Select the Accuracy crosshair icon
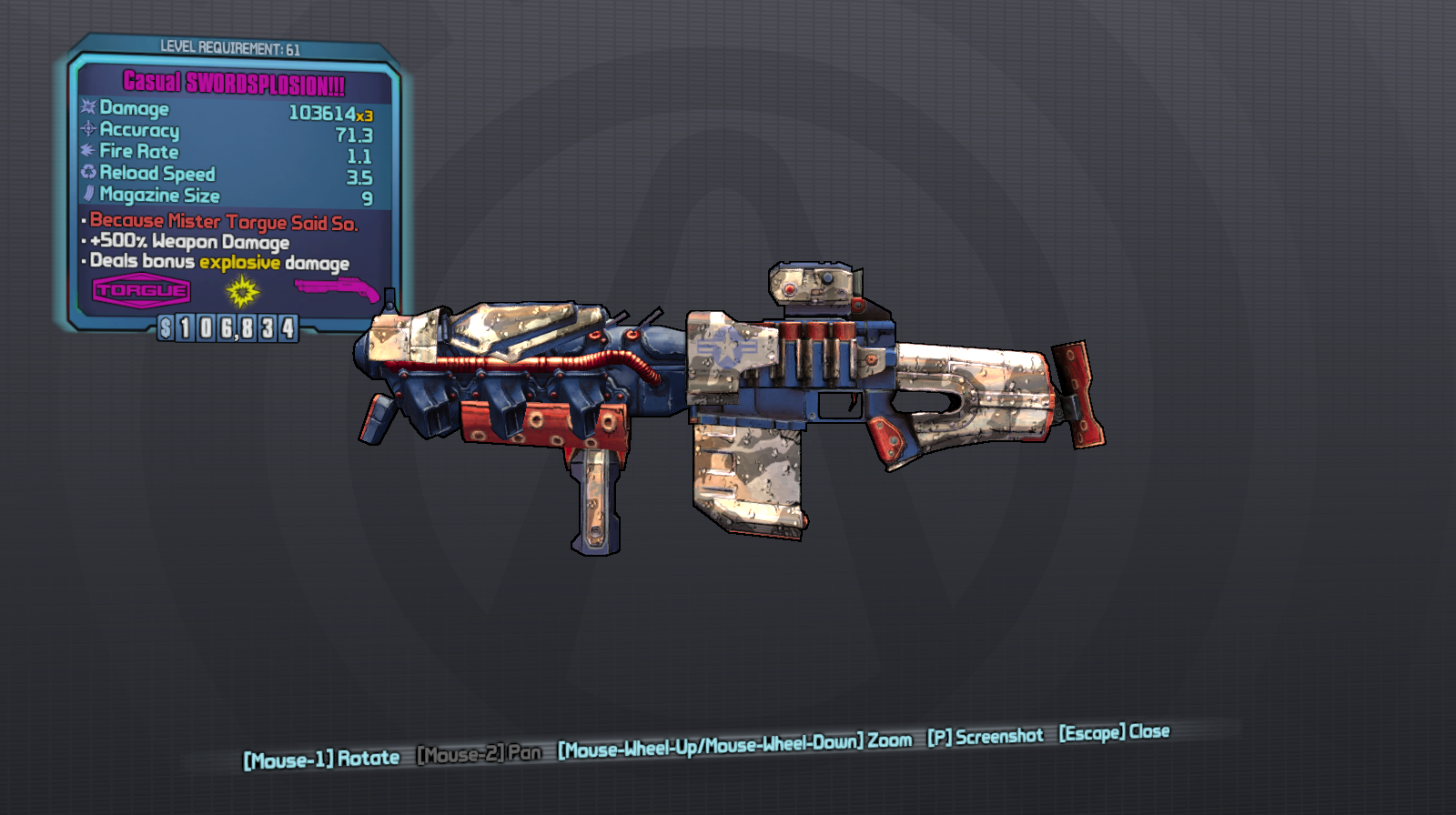The image size is (1456, 815). click(x=86, y=131)
